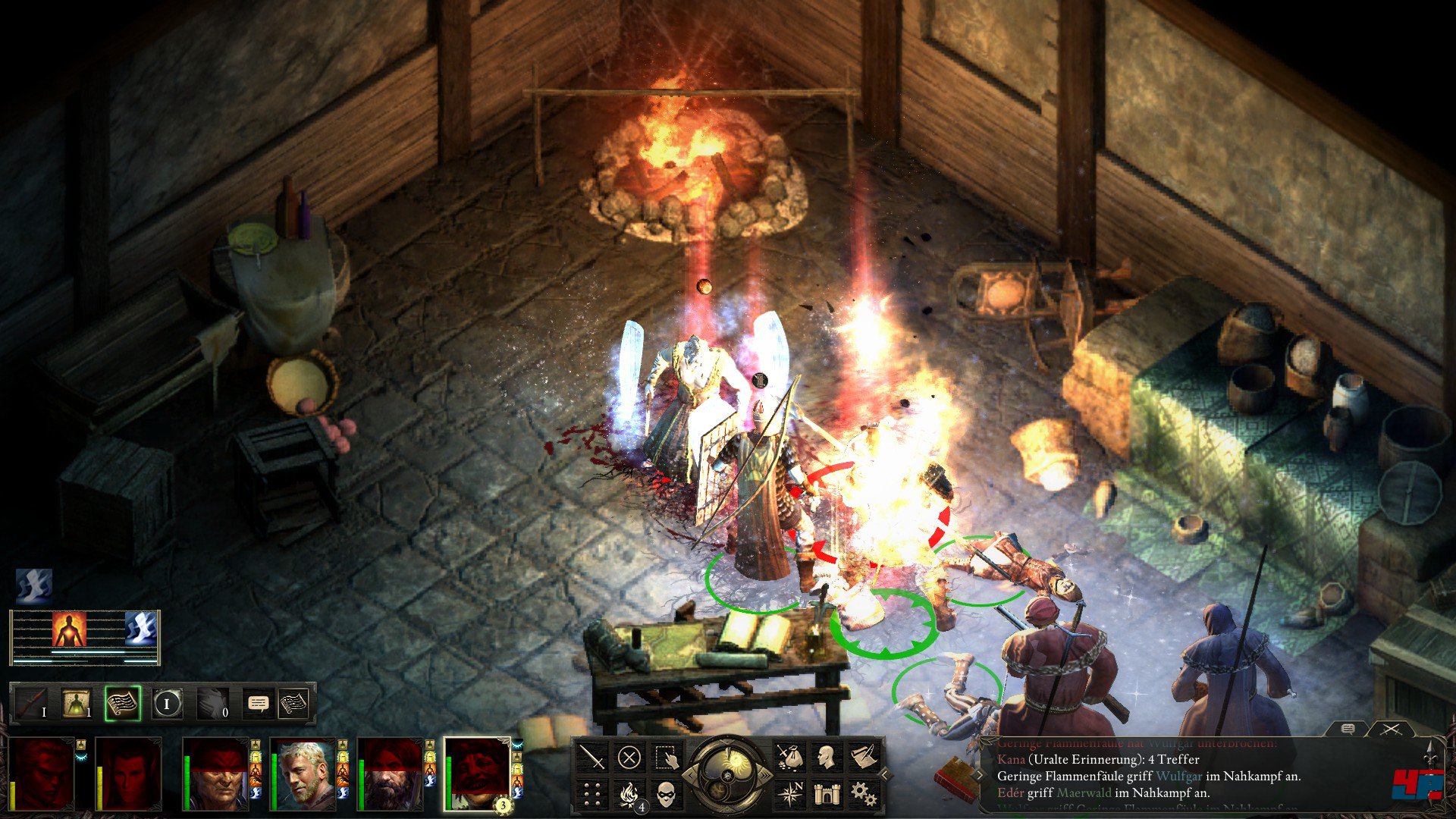Toggle game speed on the sun dial
The image size is (1456, 819).
tap(727, 773)
